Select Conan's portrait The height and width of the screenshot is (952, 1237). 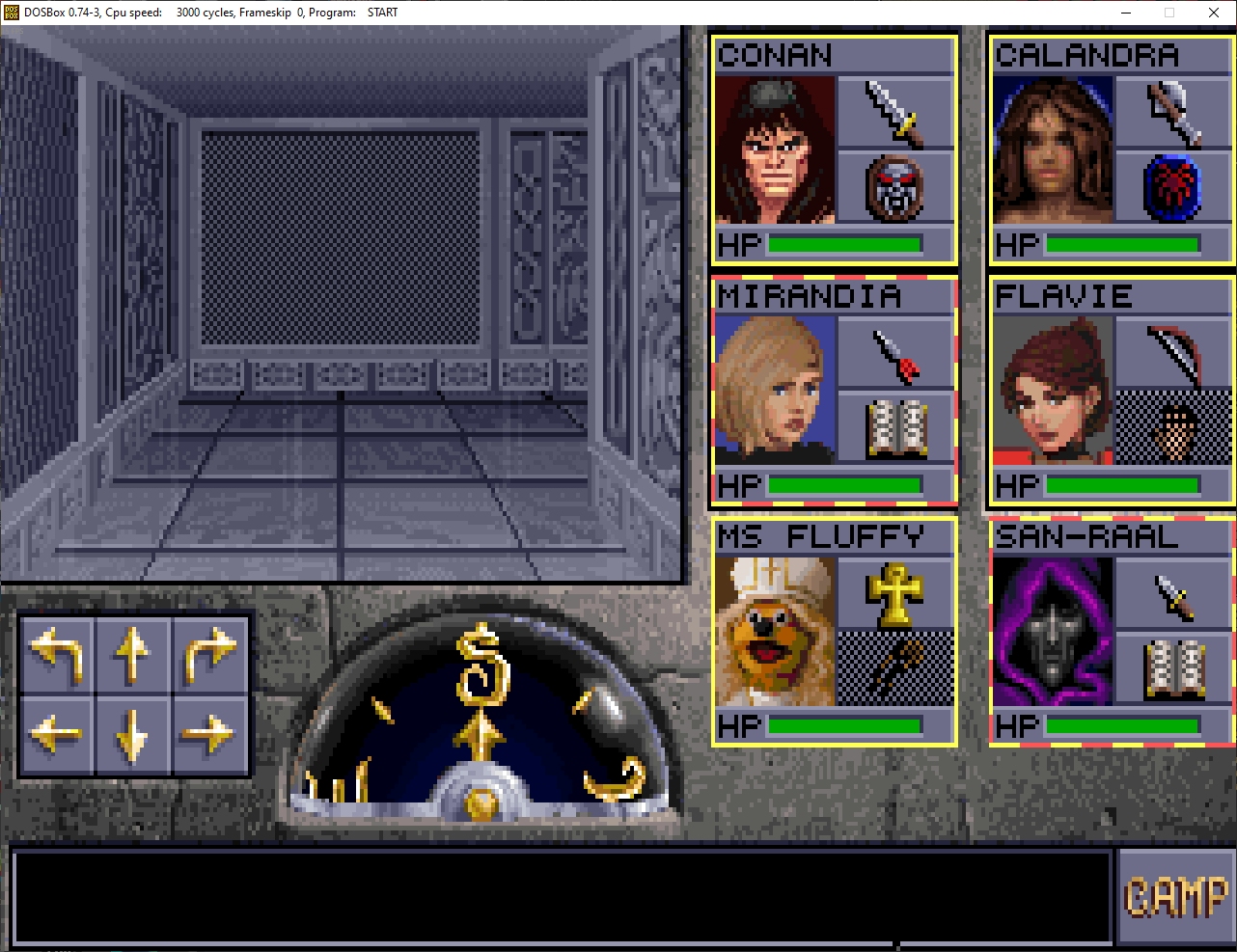[775, 150]
